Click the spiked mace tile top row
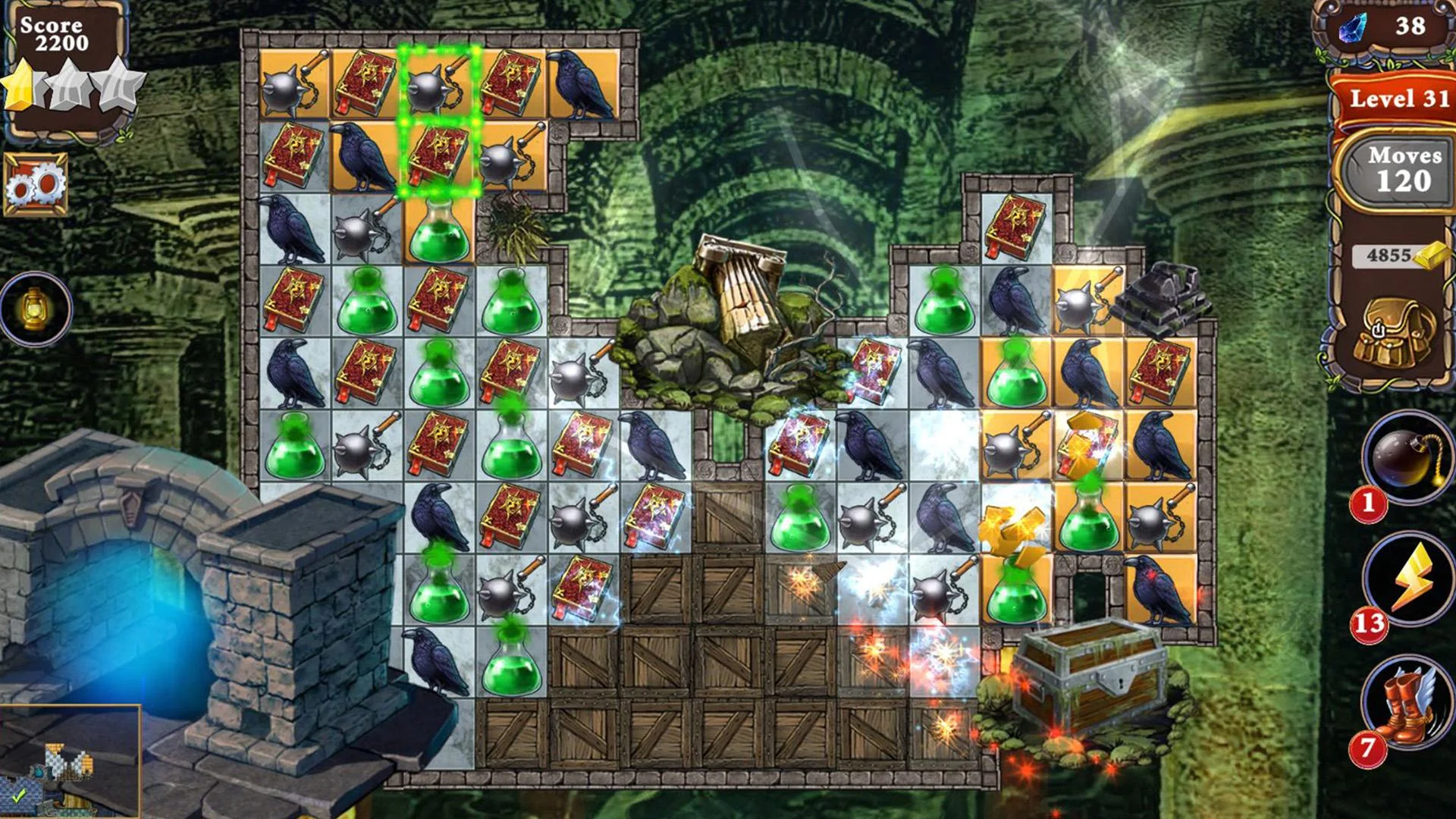This screenshot has width=1456, height=819. (296, 83)
